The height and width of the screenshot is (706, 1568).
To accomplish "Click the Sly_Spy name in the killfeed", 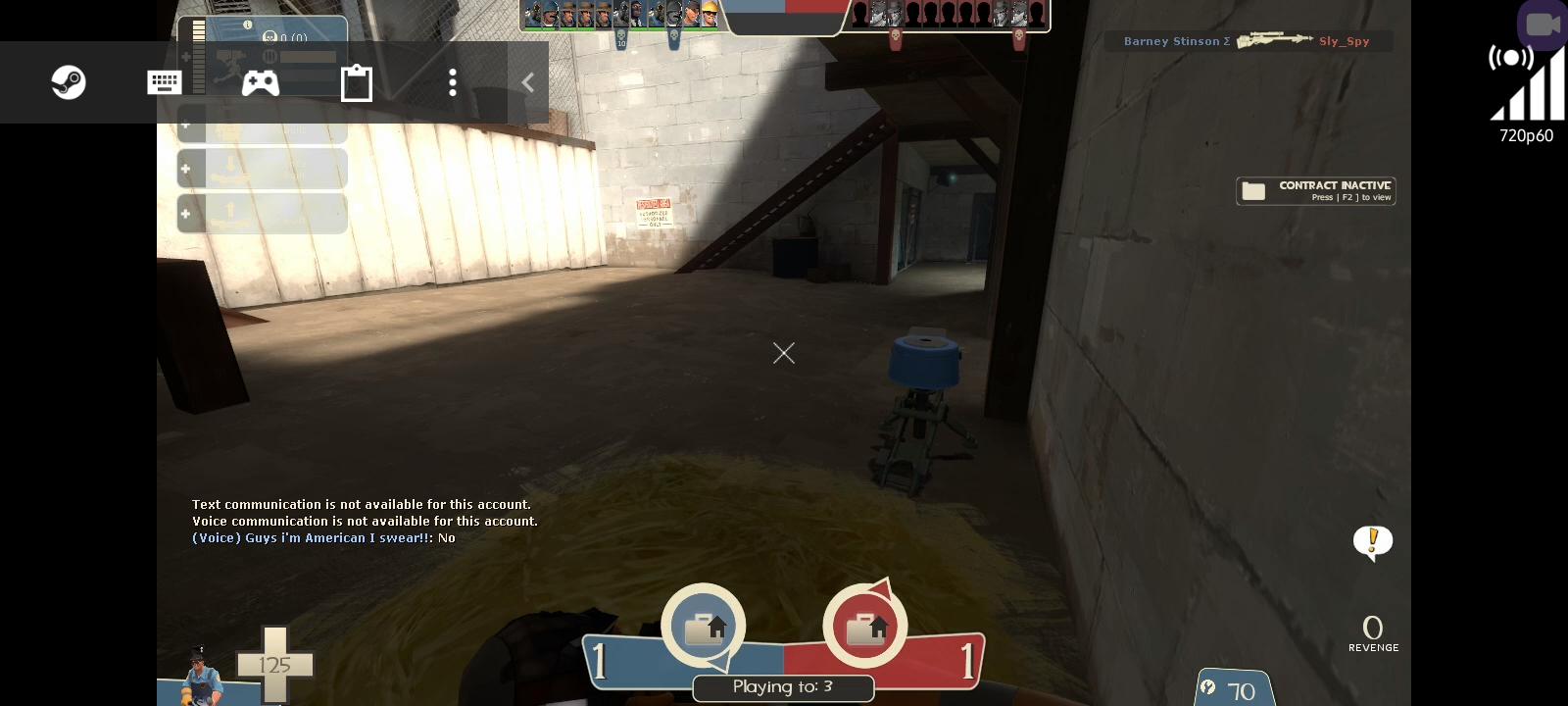I will tap(1345, 41).
